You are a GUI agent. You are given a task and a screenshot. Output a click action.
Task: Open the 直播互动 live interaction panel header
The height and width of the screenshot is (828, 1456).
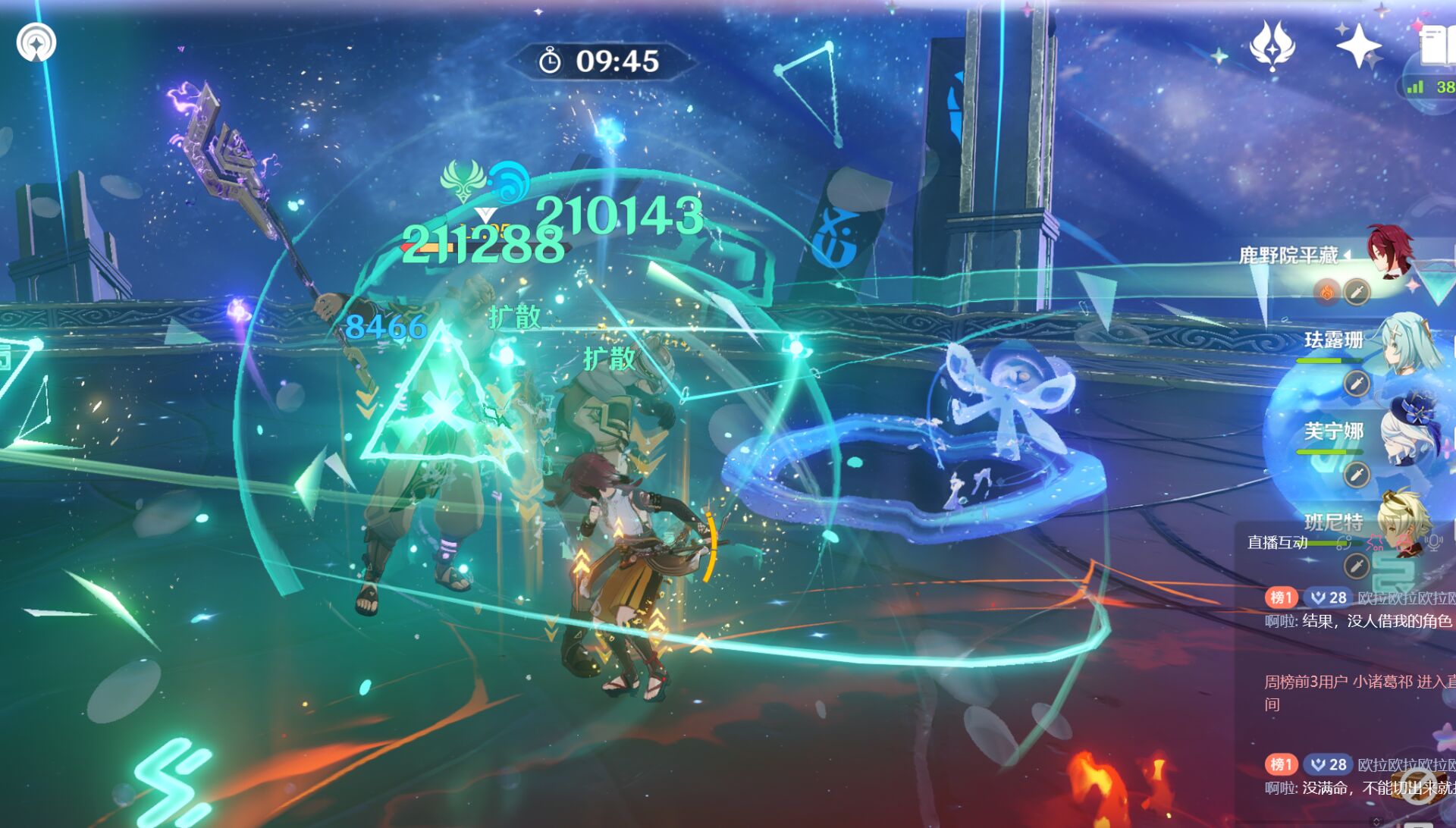1277,542
